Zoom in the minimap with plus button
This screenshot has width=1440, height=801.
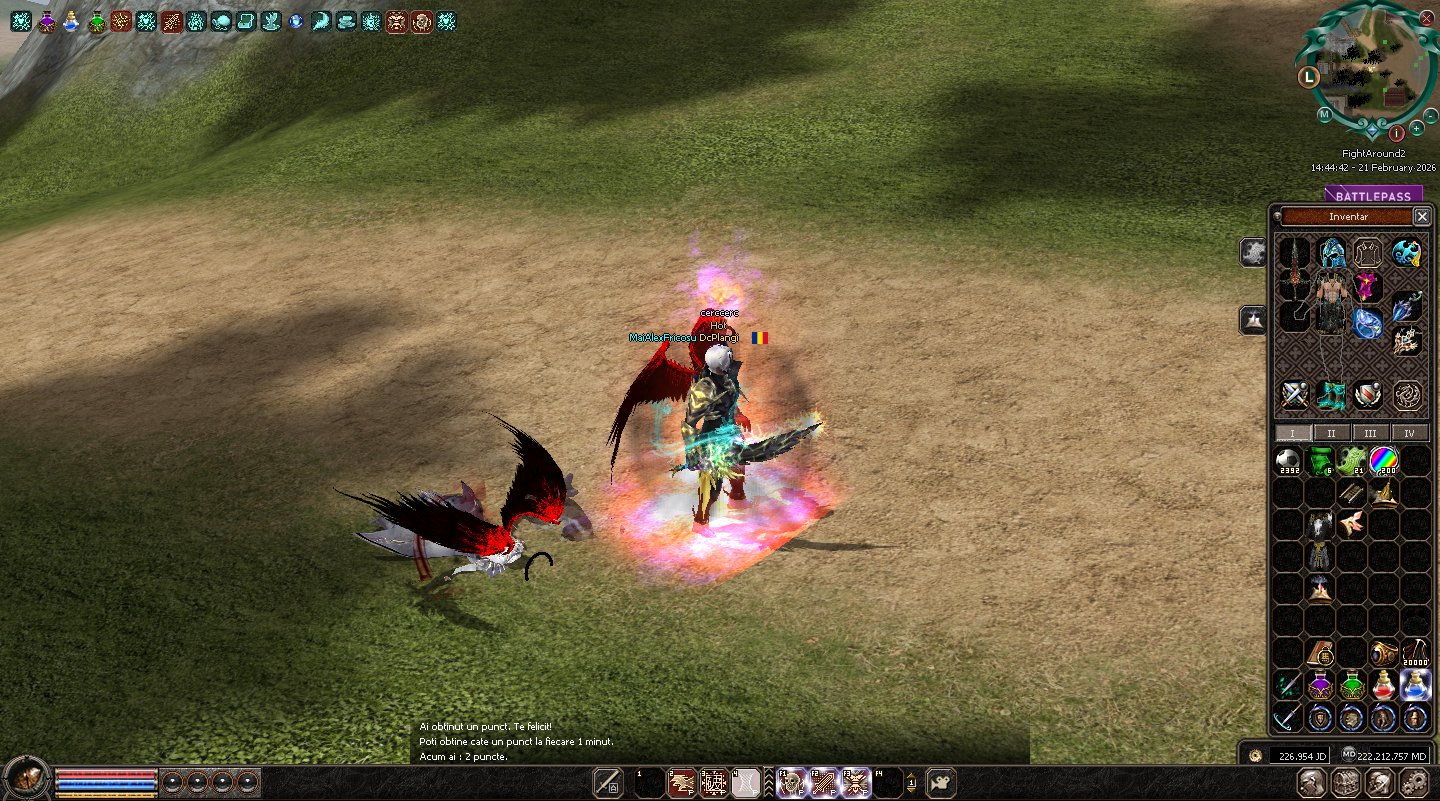pos(1417,128)
